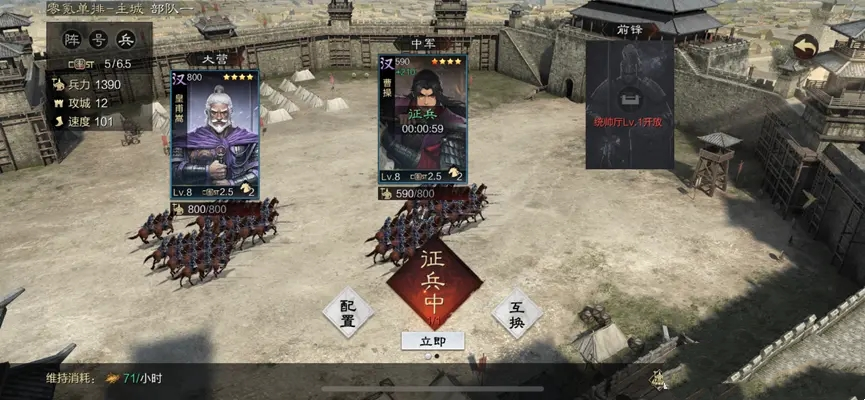Image resolution: width=865 pixels, height=400 pixels.
Task: Activate the 互换 swap button
Action: [517, 312]
